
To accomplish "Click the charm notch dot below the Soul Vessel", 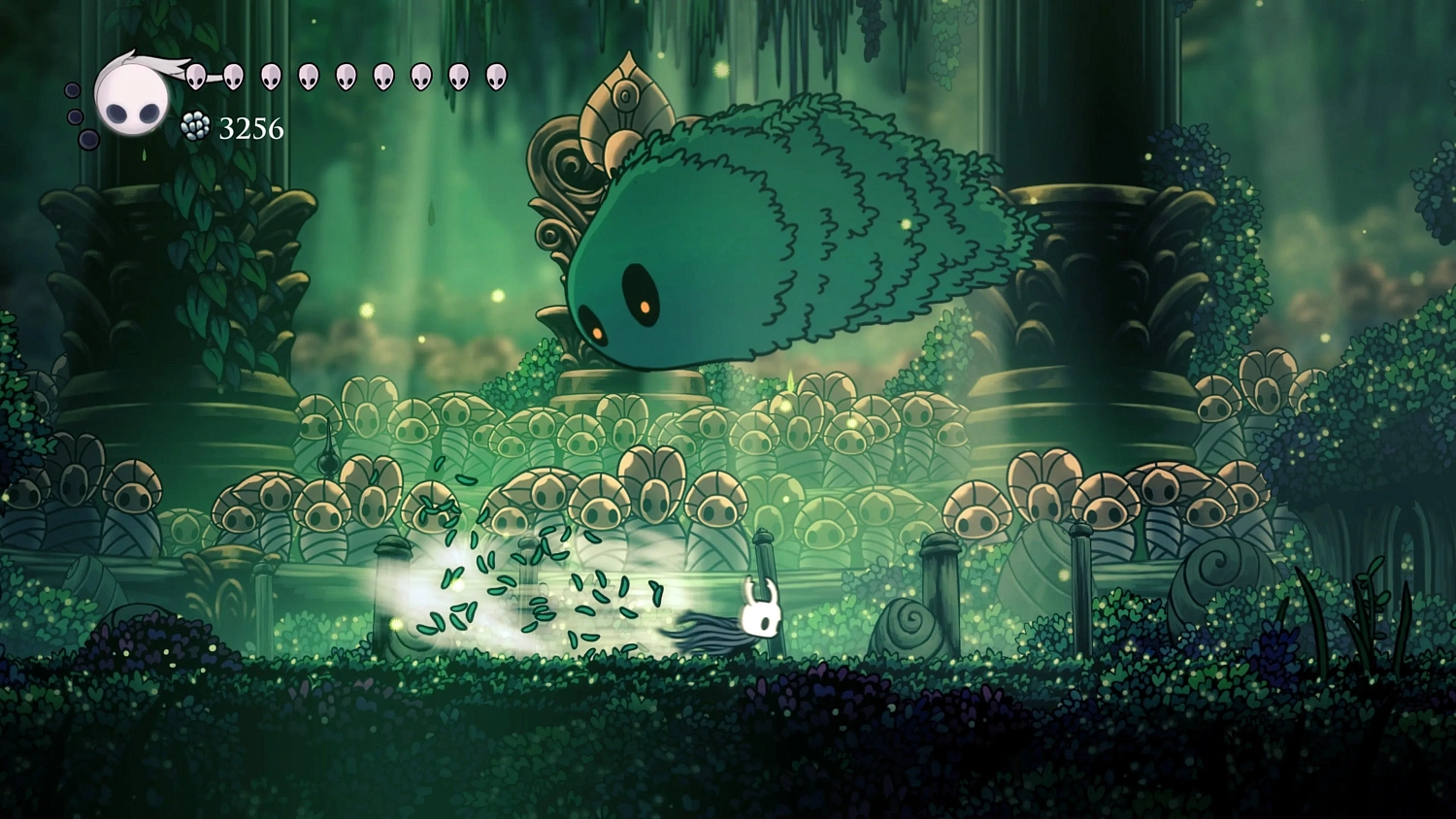I will pos(87,138).
